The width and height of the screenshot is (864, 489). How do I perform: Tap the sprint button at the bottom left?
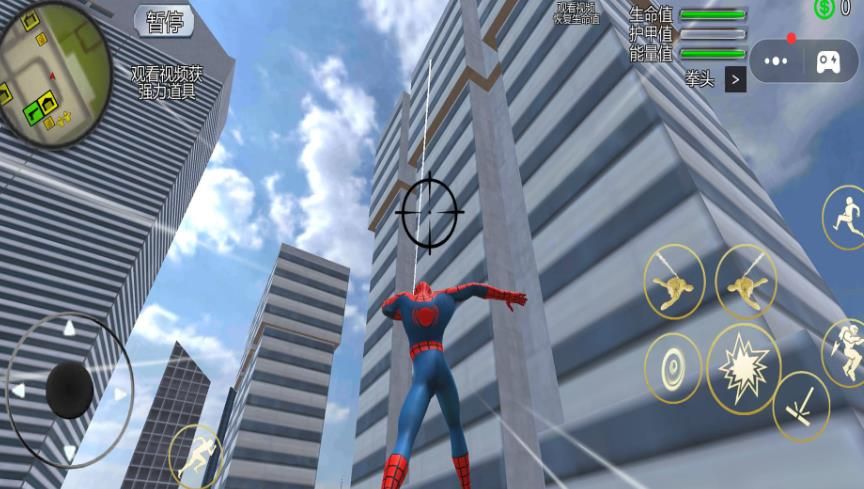(196, 456)
